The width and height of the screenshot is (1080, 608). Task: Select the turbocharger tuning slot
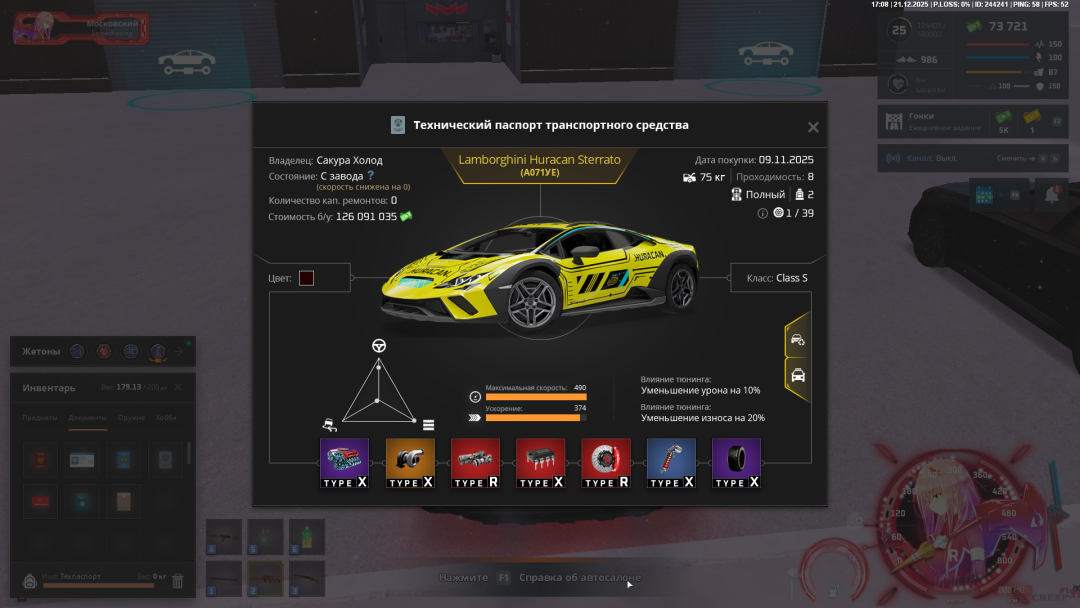pos(410,463)
